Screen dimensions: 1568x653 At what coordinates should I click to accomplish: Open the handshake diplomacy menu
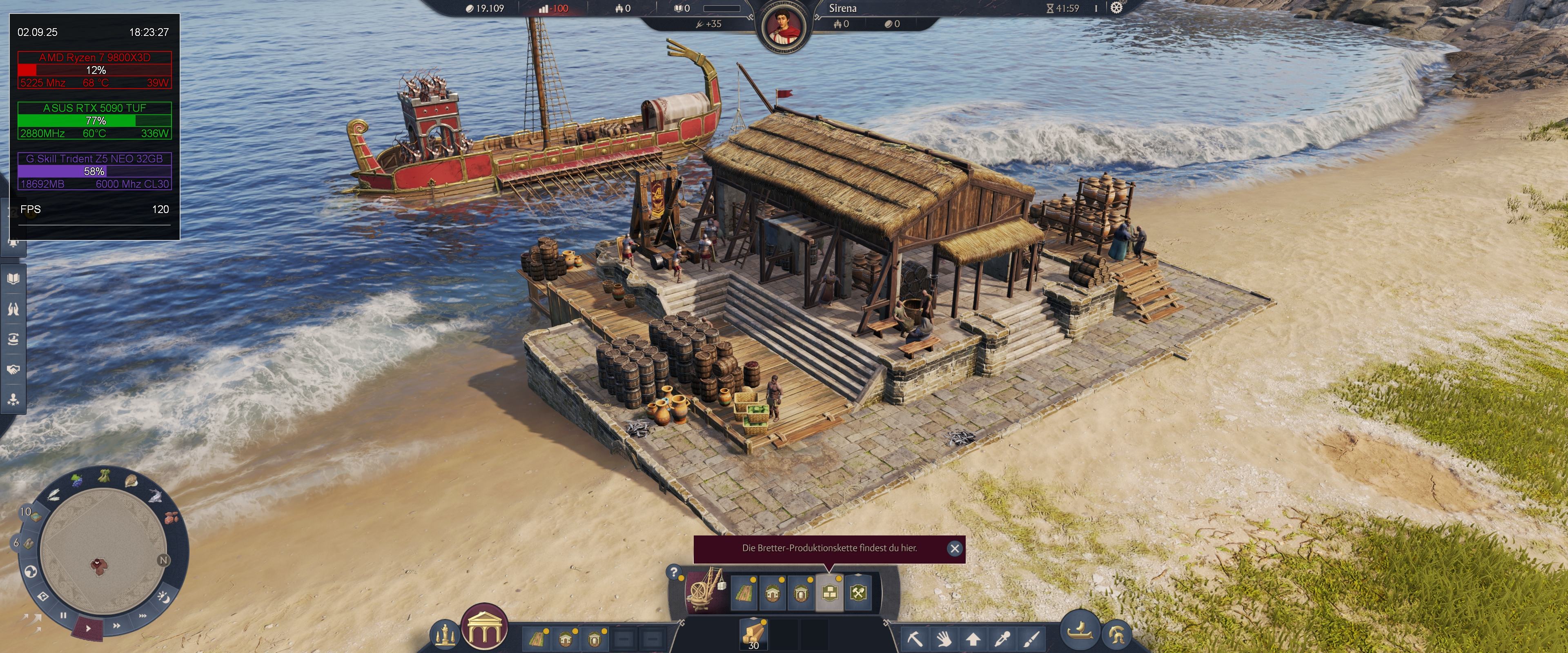point(13,369)
